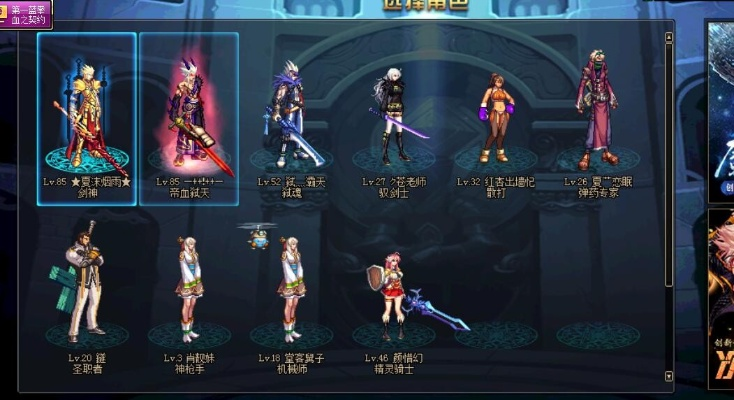Select the Lv.18 机械师 character
Image resolution: width=734 pixels, height=400 pixels.
291,290
